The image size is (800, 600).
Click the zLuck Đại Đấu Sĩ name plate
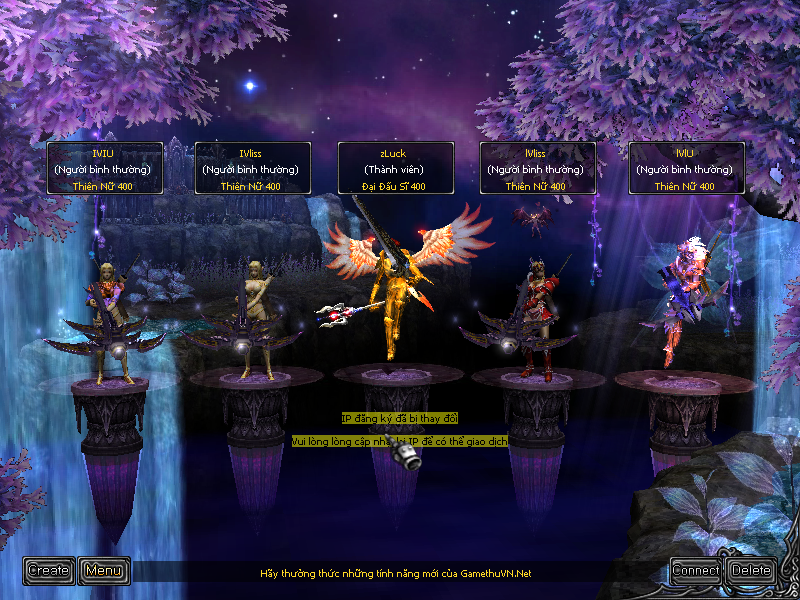tap(396, 168)
